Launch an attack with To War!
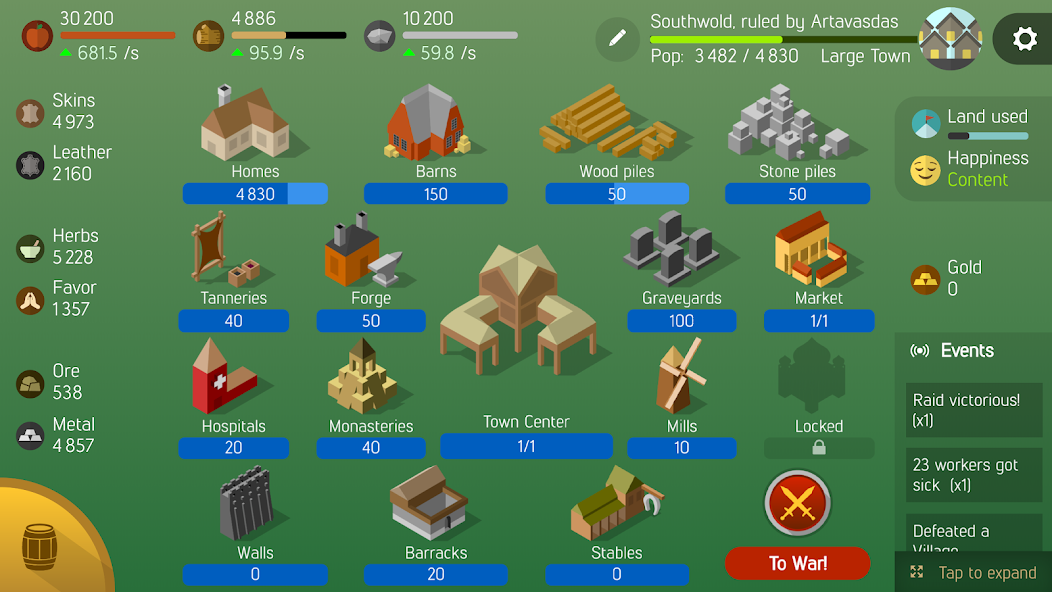The width and height of the screenshot is (1052, 592). 797,563
